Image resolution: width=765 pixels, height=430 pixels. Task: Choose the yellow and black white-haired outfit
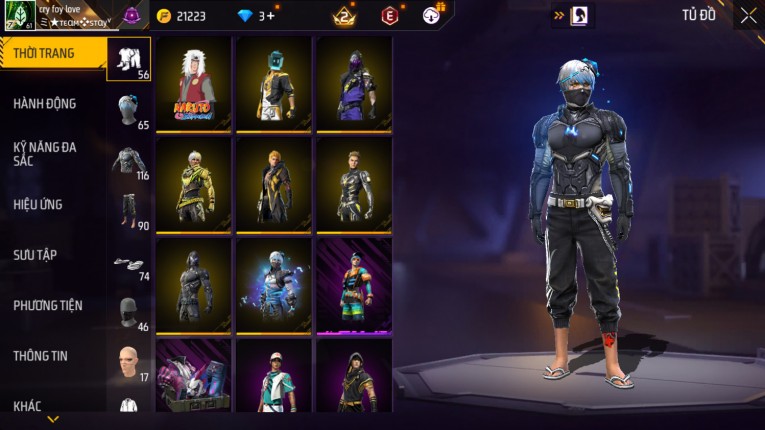tap(194, 184)
